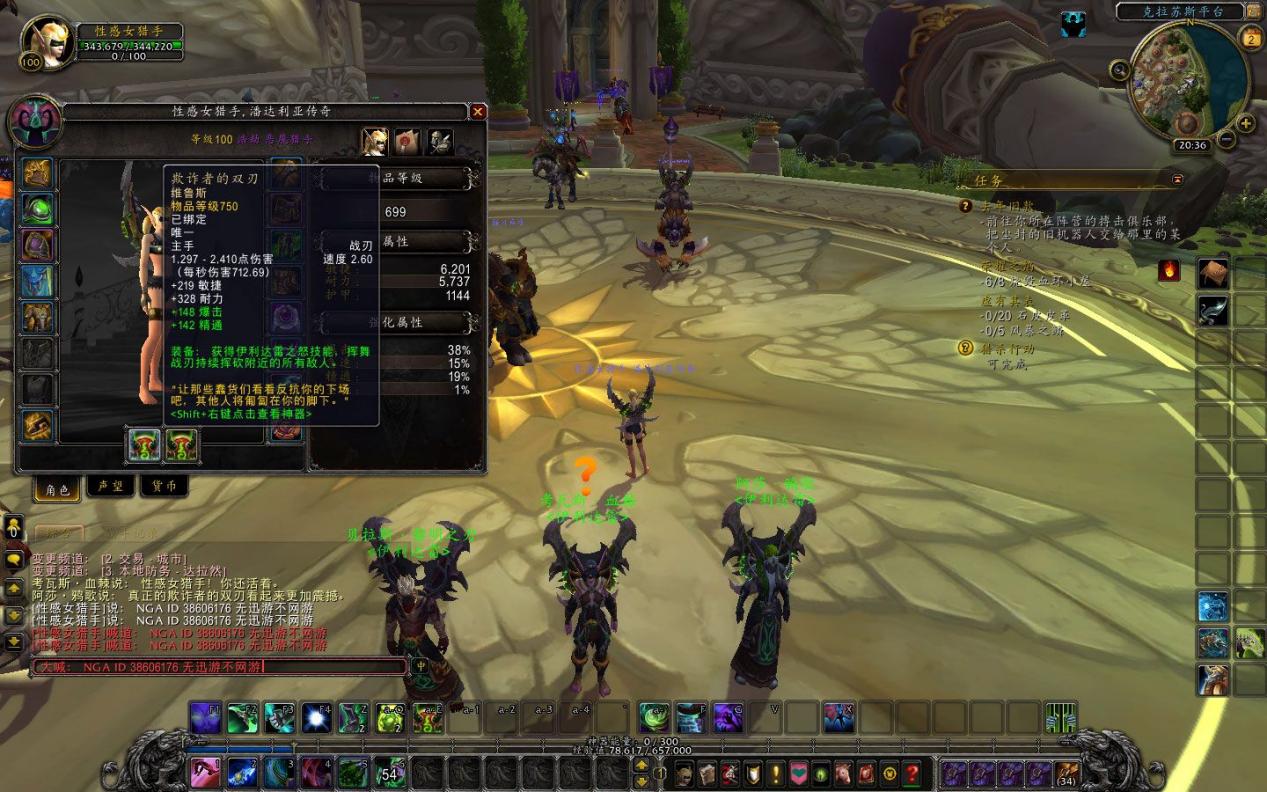Close the character info panel
This screenshot has width=1267, height=792.
[x=478, y=112]
